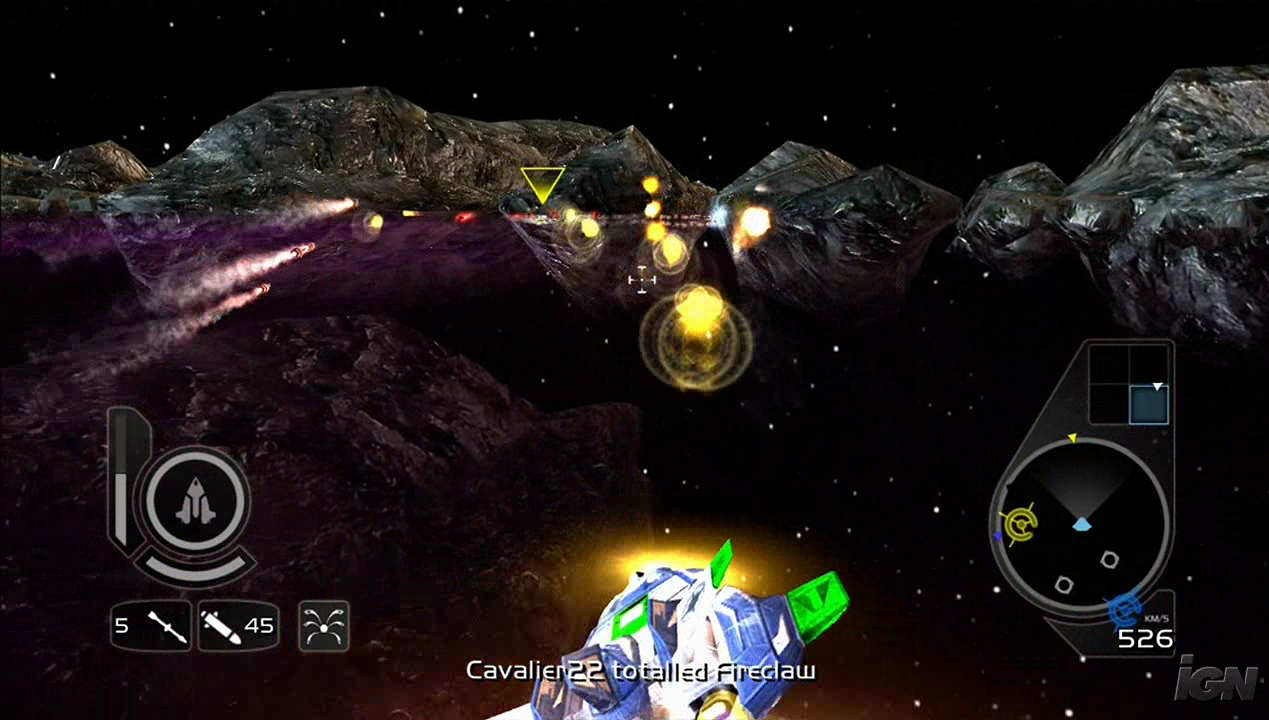Open the sector grid map
Image resolution: width=1269 pixels, height=720 pixels.
1128,384
